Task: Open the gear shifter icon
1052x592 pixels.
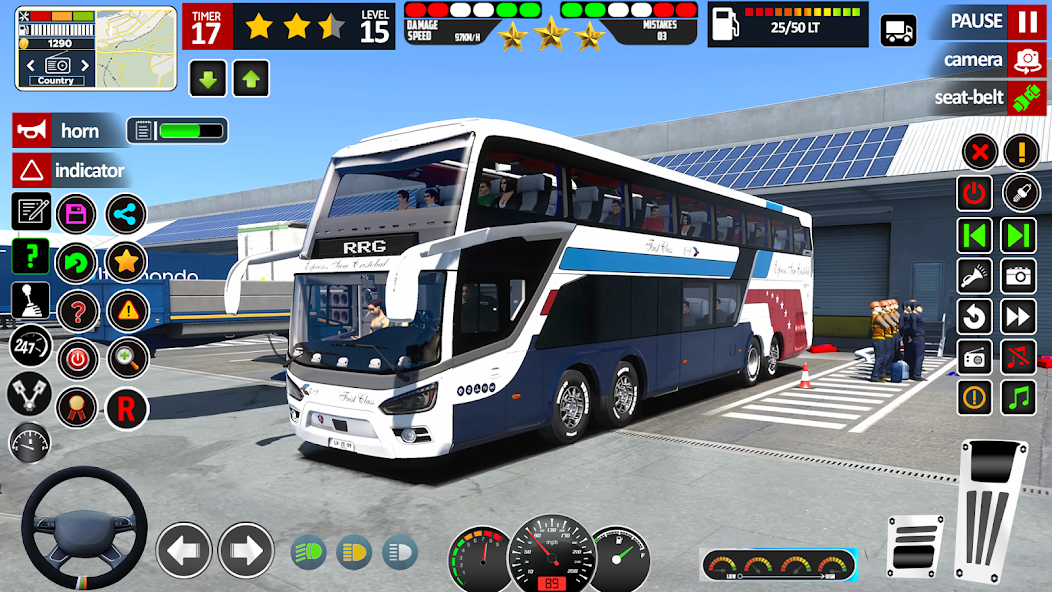Action: (30, 301)
